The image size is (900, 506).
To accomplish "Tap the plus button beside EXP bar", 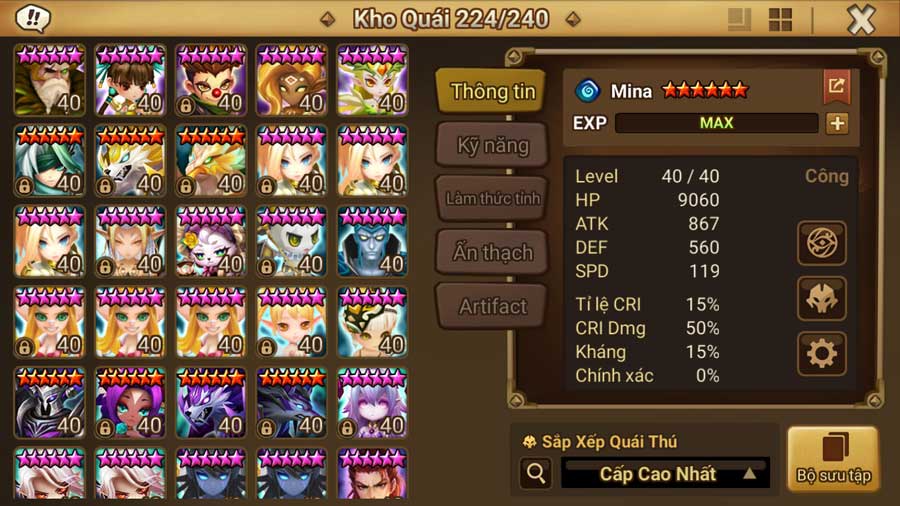I will pos(836,123).
